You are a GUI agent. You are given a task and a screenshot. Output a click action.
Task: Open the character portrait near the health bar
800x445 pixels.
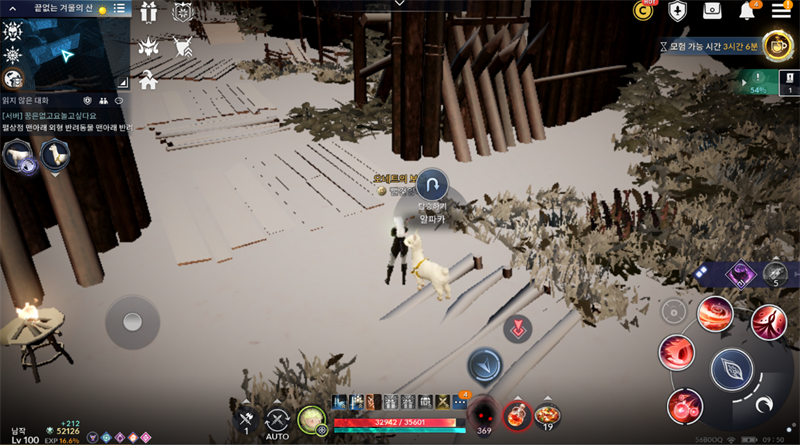[310, 421]
